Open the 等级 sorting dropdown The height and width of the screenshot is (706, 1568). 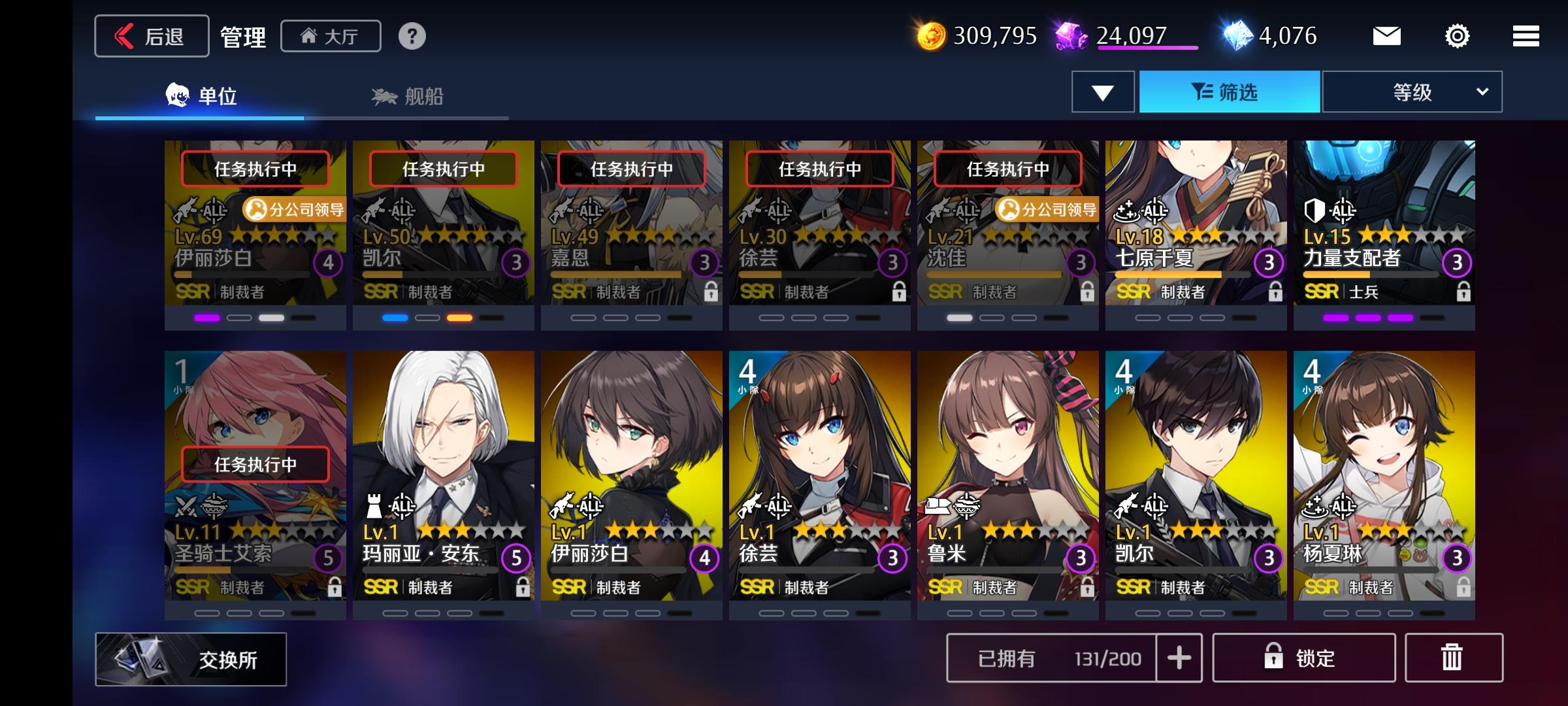1413,92
